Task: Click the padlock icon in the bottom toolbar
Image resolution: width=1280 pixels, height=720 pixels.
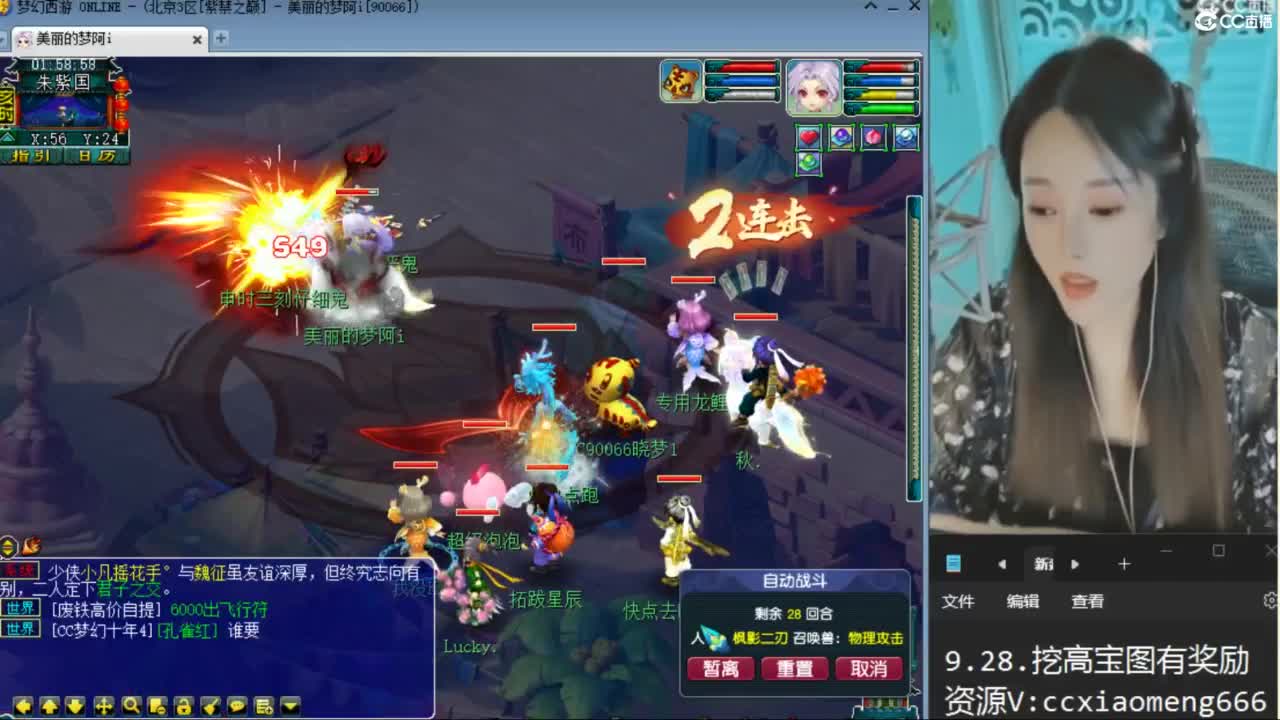Action: tap(185, 705)
